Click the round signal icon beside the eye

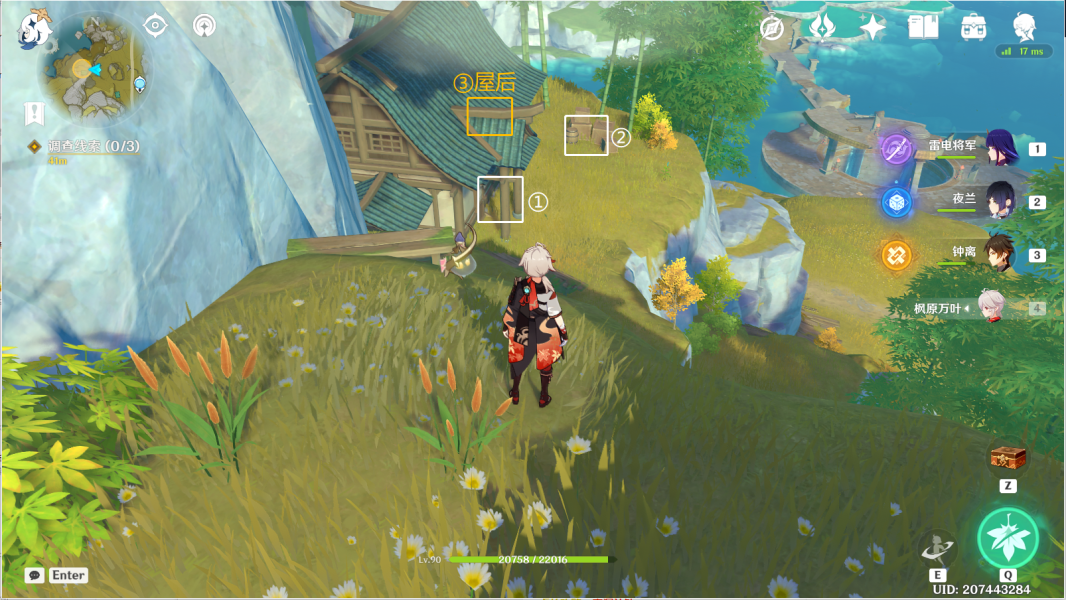(x=203, y=26)
